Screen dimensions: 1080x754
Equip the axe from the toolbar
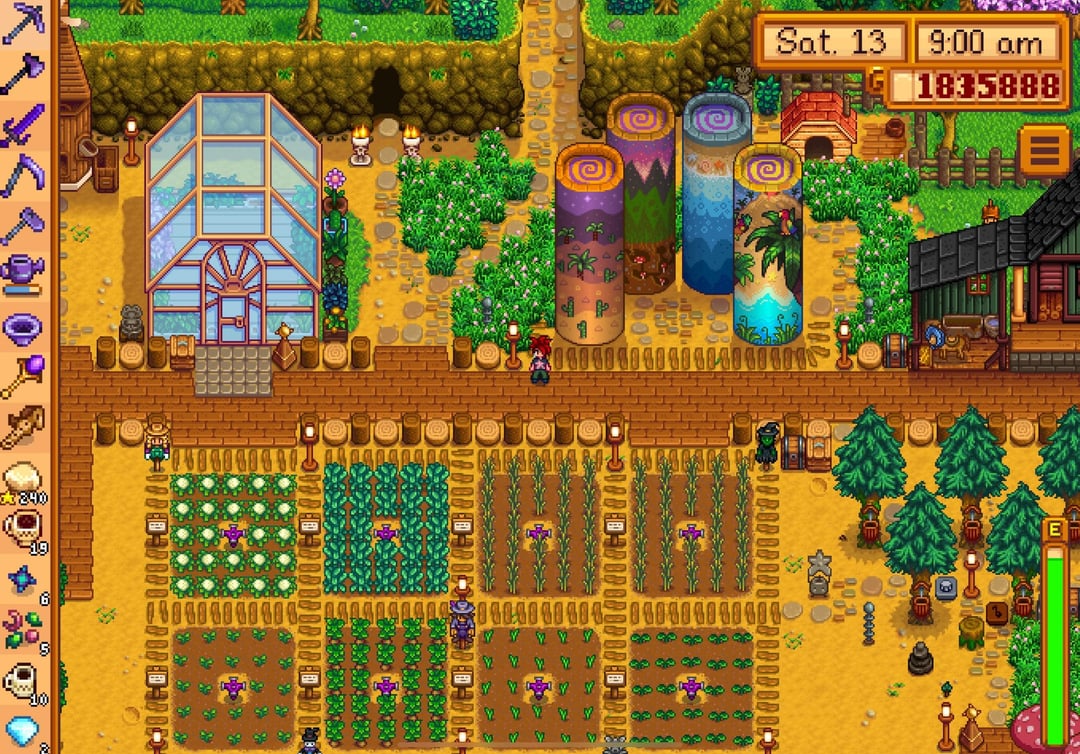point(22,74)
